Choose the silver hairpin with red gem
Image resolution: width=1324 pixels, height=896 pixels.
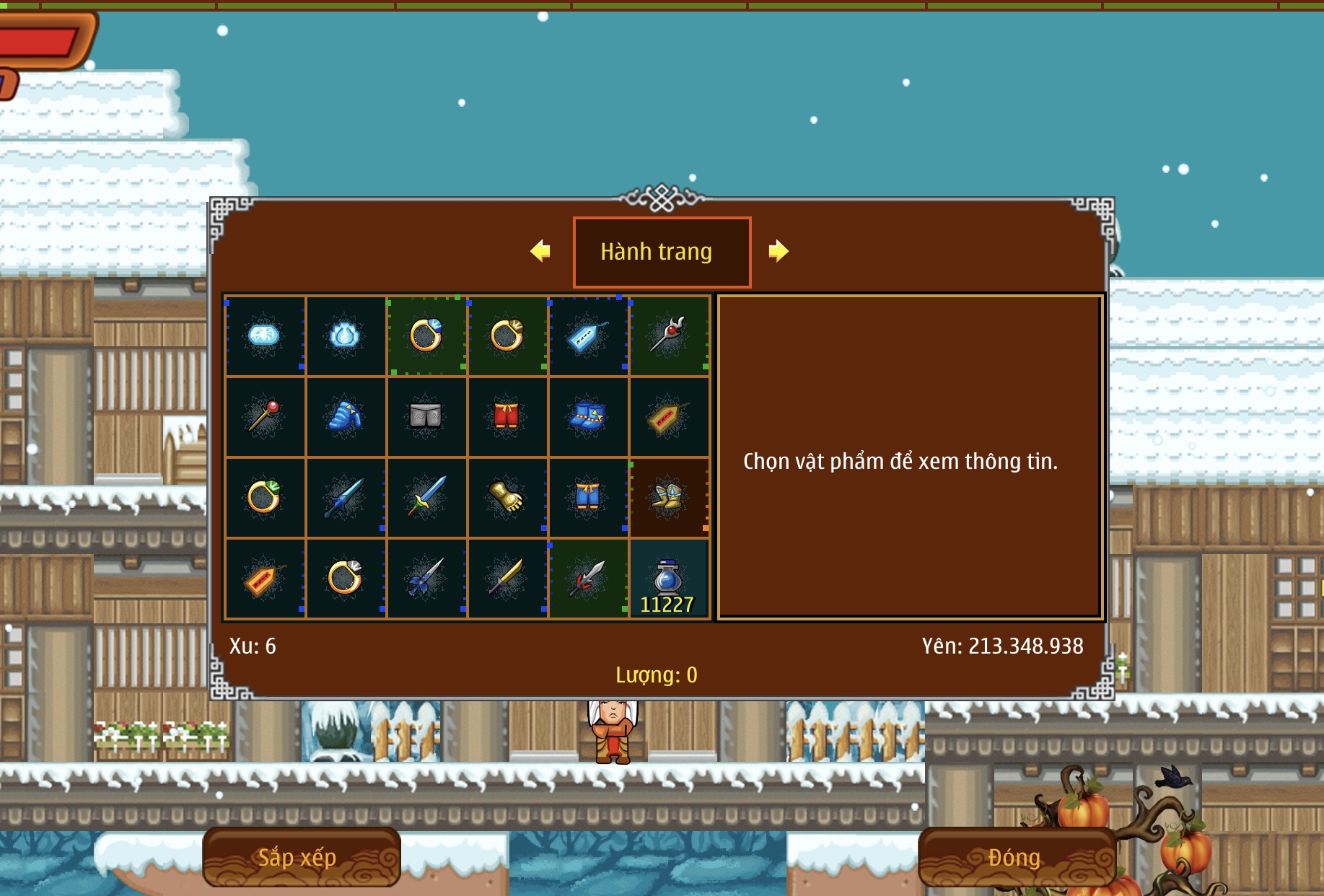pos(668,335)
